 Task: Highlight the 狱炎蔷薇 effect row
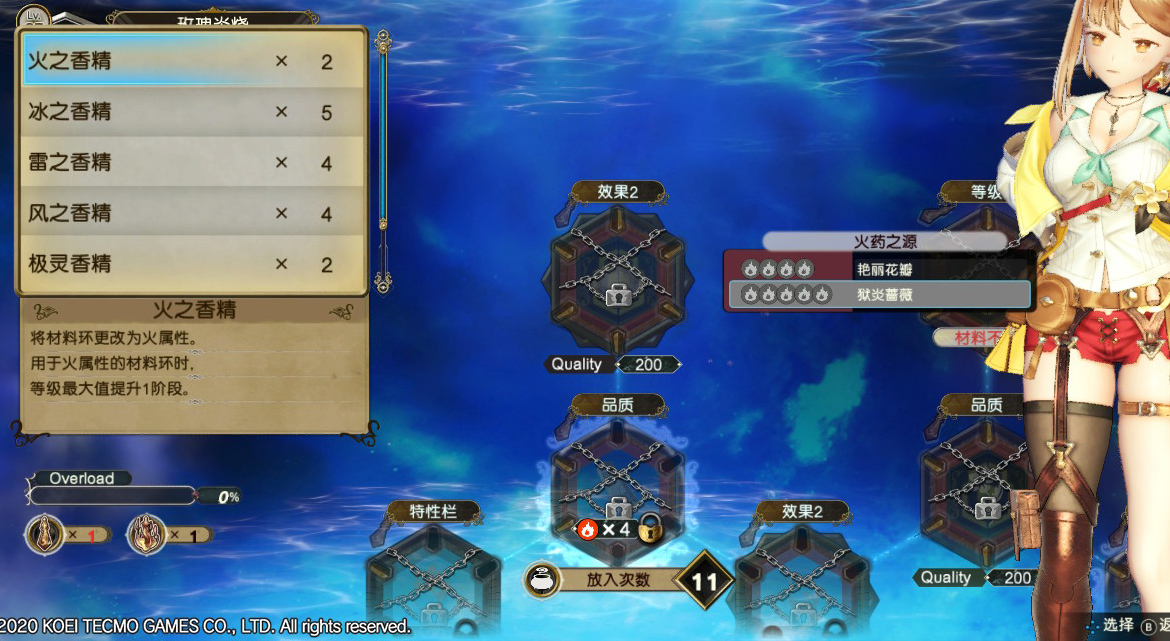pos(880,295)
